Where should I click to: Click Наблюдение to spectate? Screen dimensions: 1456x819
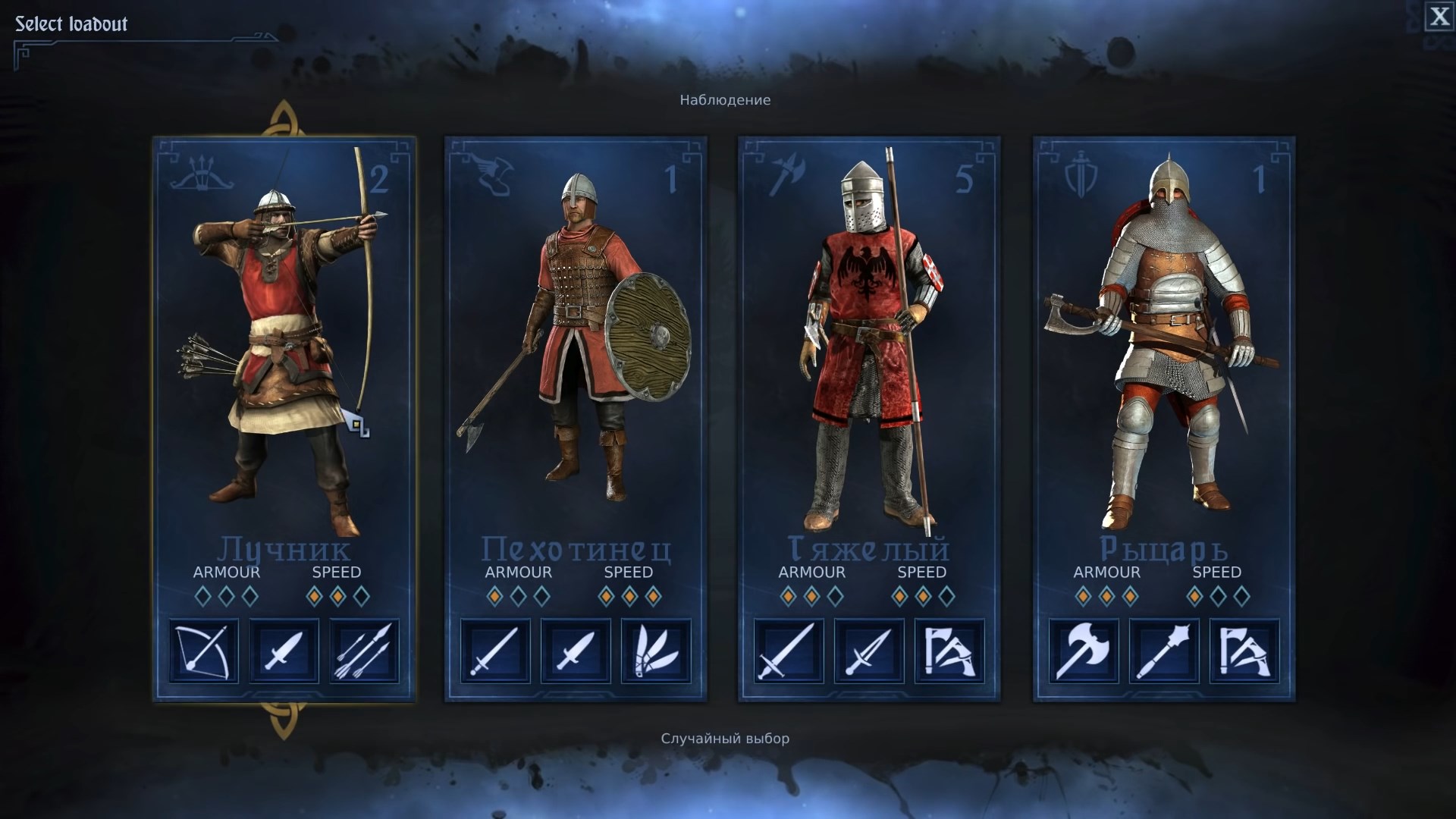click(724, 99)
